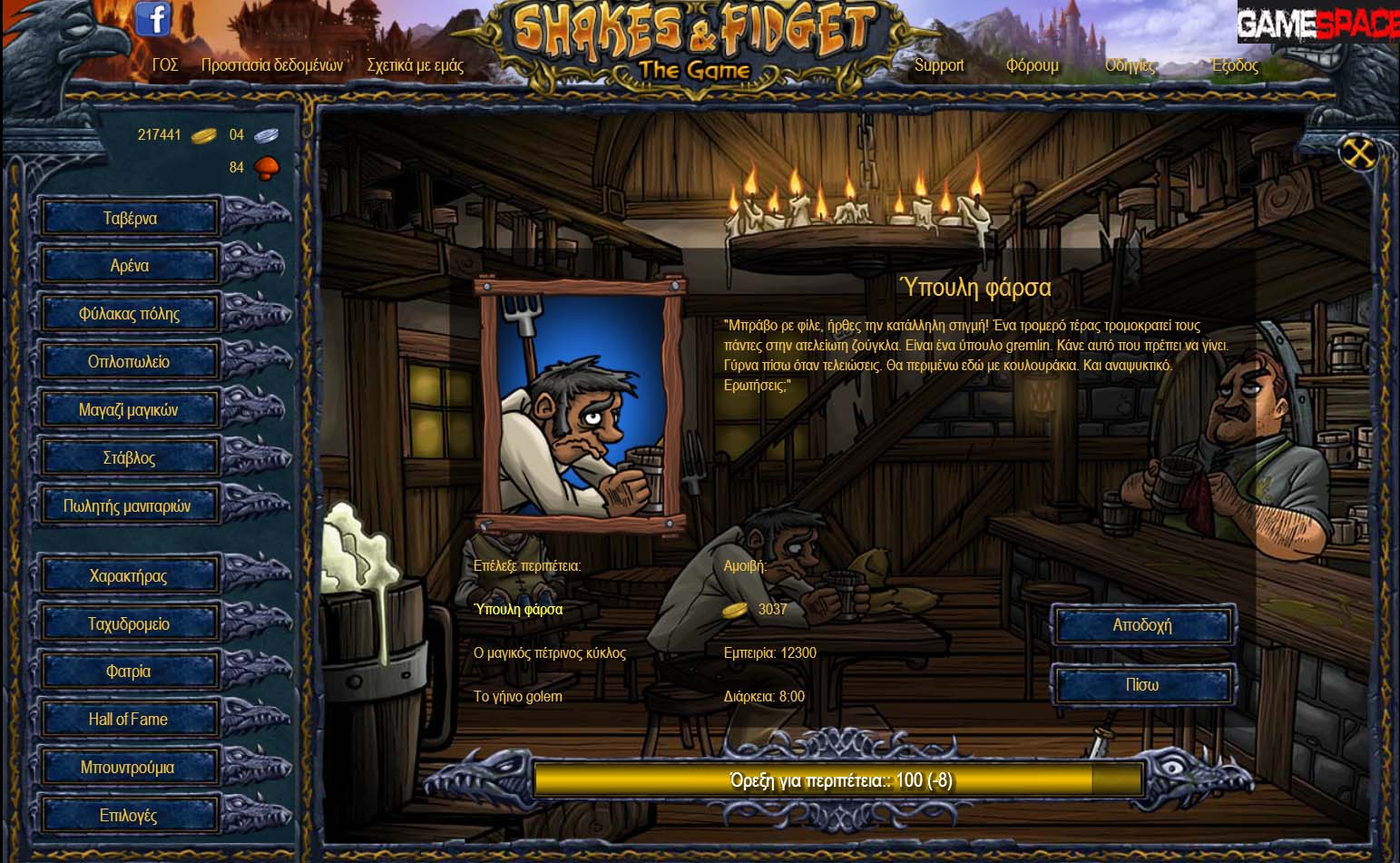
Task: Open the Ταβέρνα menu entry
Action: 129,218
